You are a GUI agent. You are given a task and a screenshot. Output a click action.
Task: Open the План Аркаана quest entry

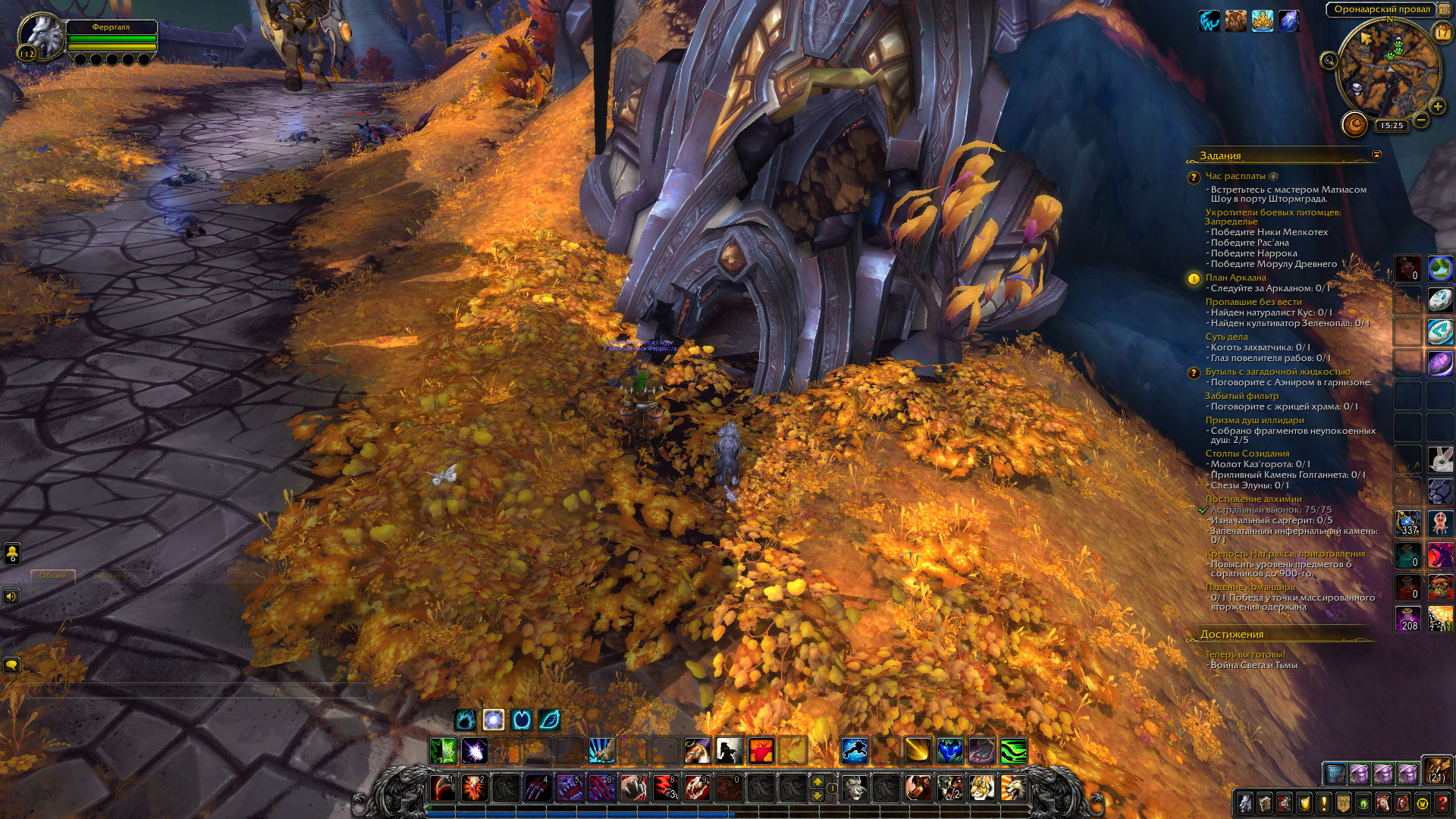tap(1235, 278)
